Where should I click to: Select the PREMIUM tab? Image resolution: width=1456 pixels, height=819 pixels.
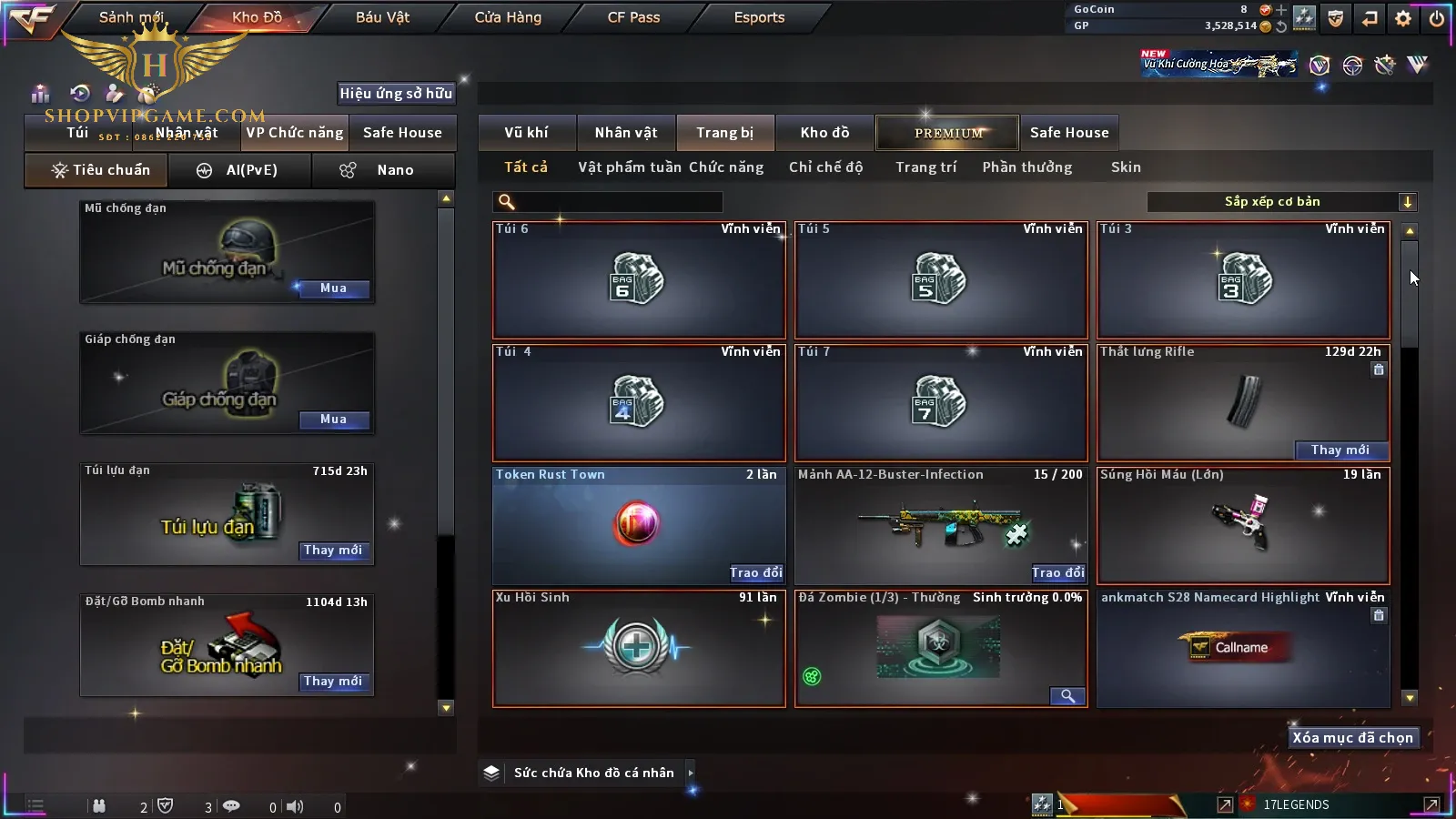point(947,133)
